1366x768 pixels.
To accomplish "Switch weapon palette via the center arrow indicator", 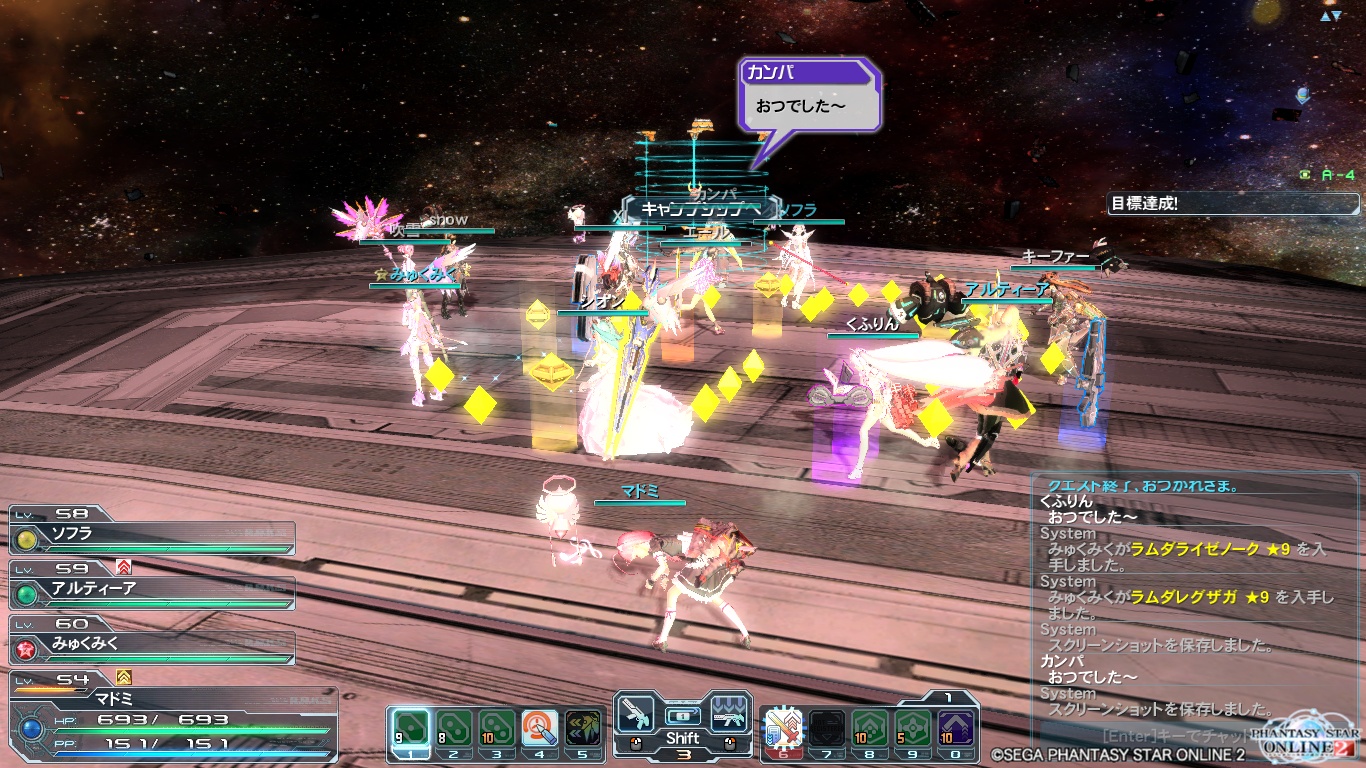I will (x=682, y=716).
